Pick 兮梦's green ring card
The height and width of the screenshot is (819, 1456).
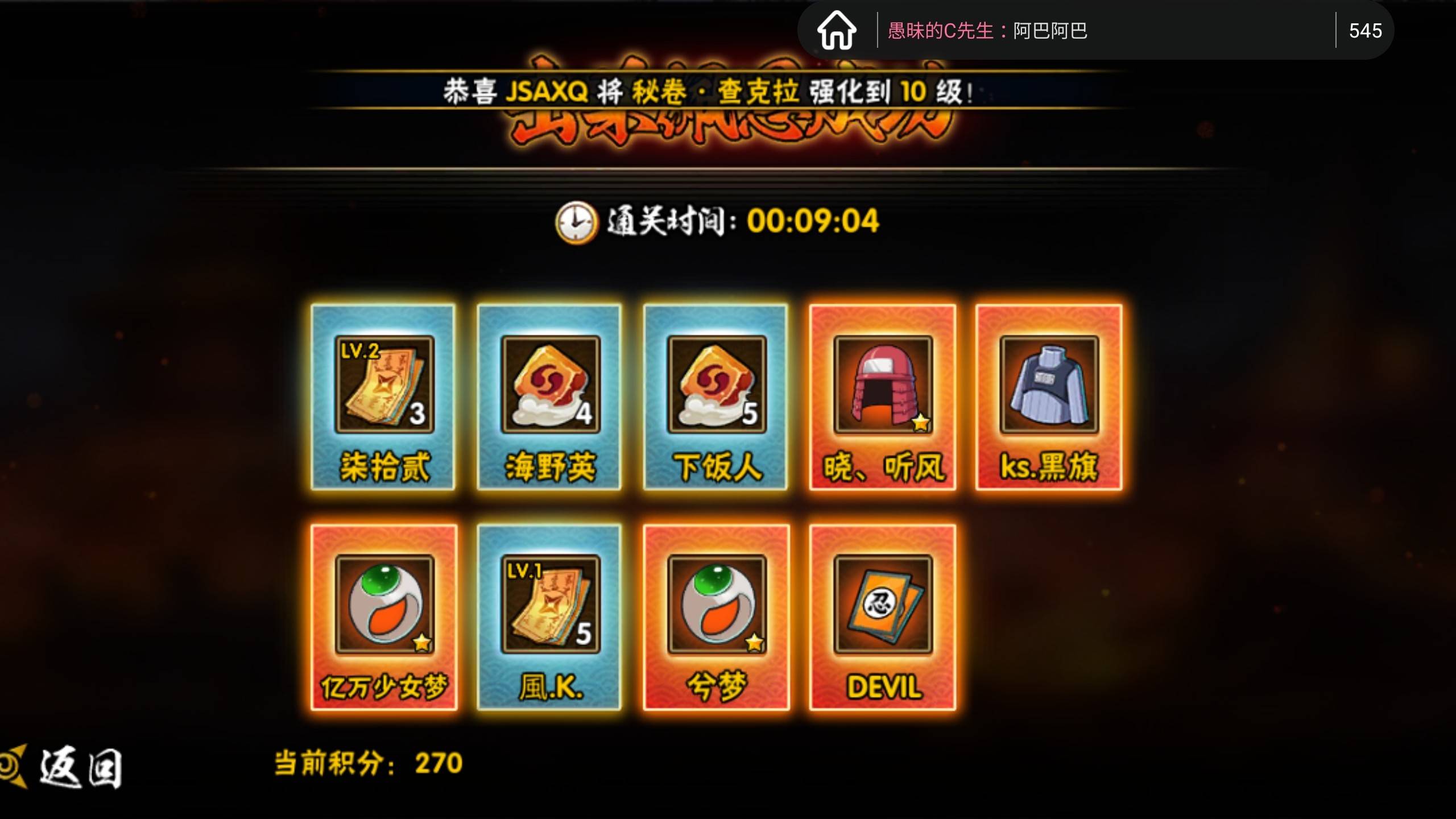(x=716, y=617)
